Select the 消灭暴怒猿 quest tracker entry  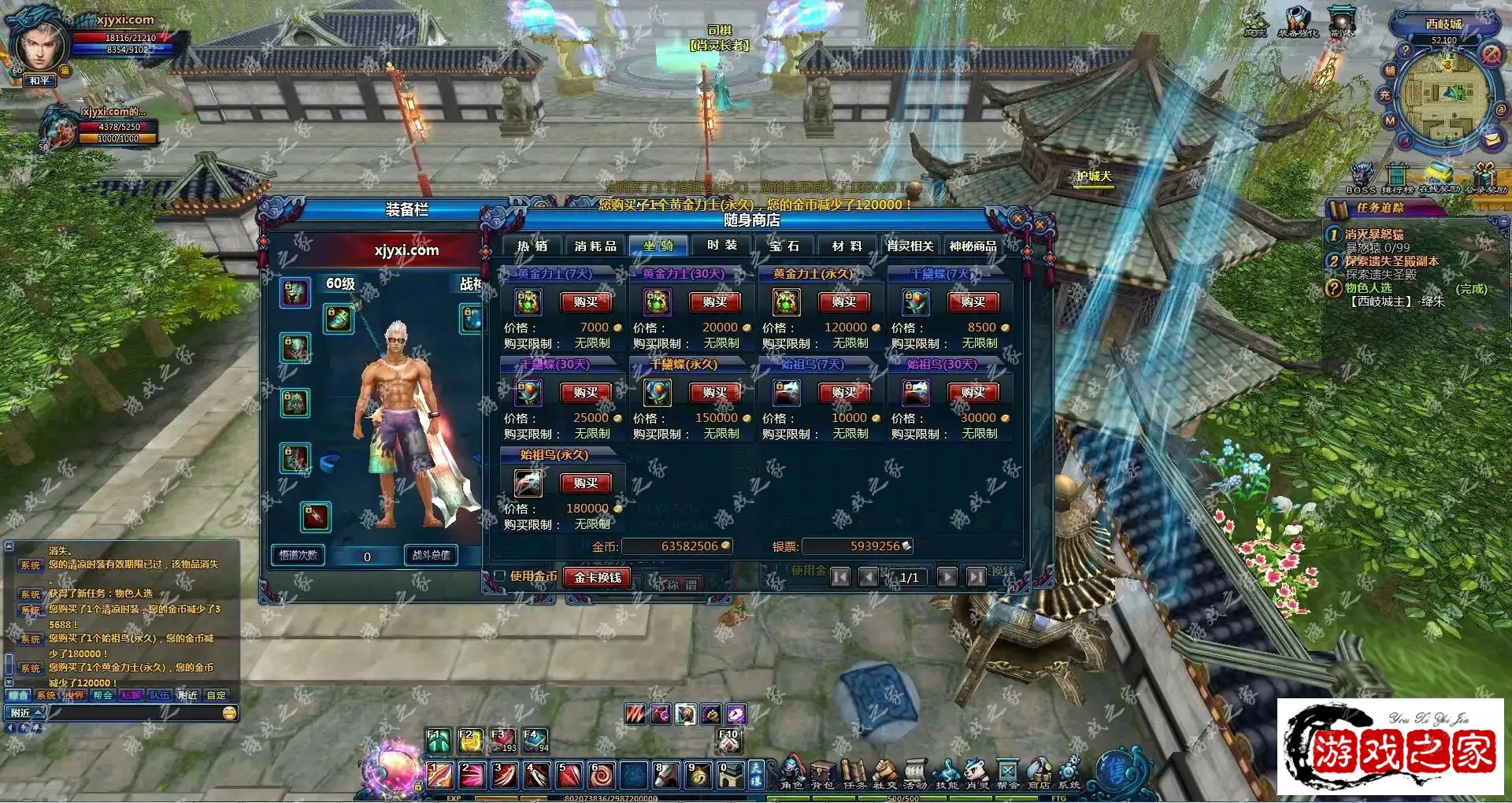coord(1374,235)
